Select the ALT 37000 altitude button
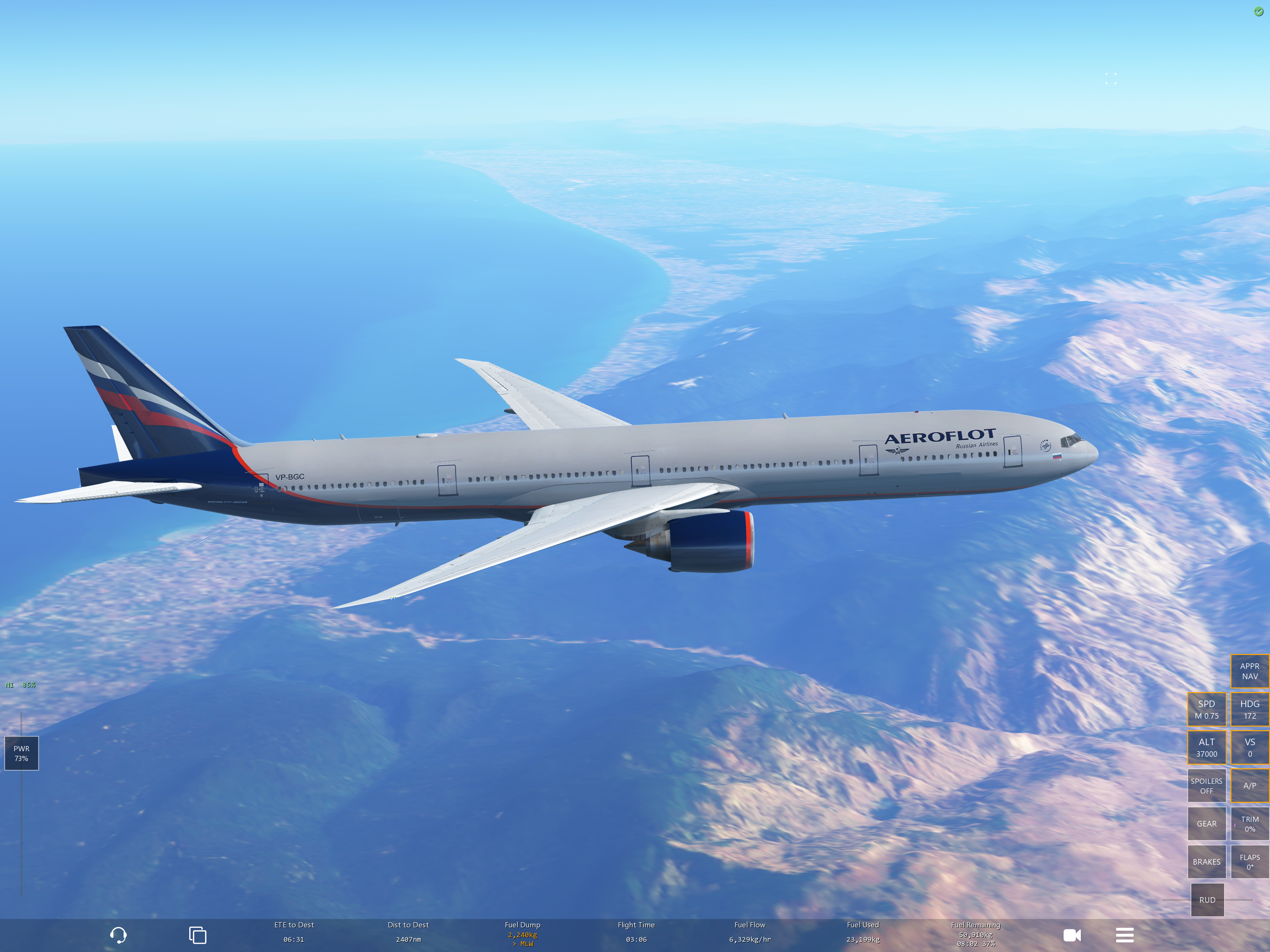The height and width of the screenshot is (952, 1270). coord(1206,747)
